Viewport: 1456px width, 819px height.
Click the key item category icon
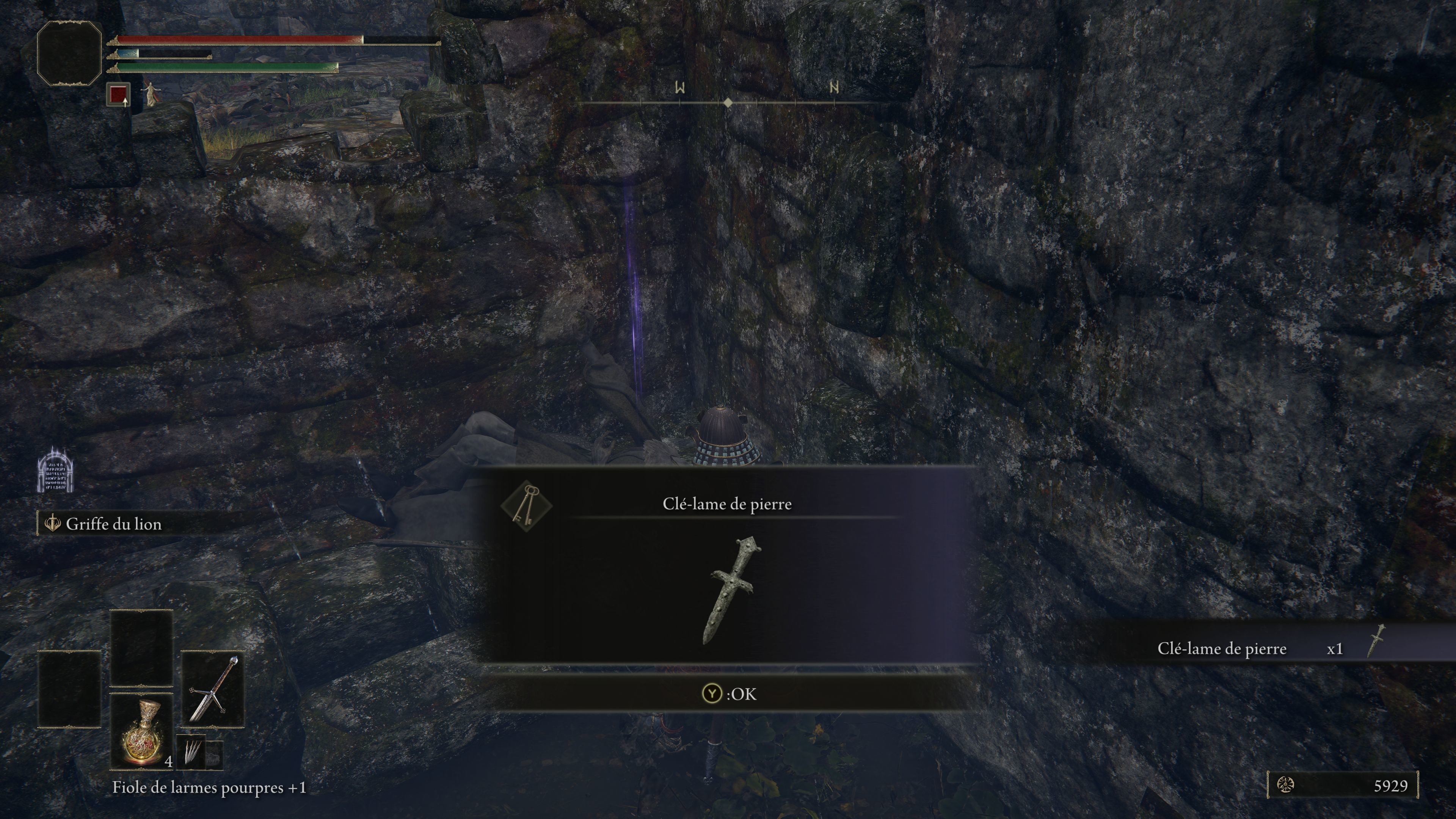(526, 505)
